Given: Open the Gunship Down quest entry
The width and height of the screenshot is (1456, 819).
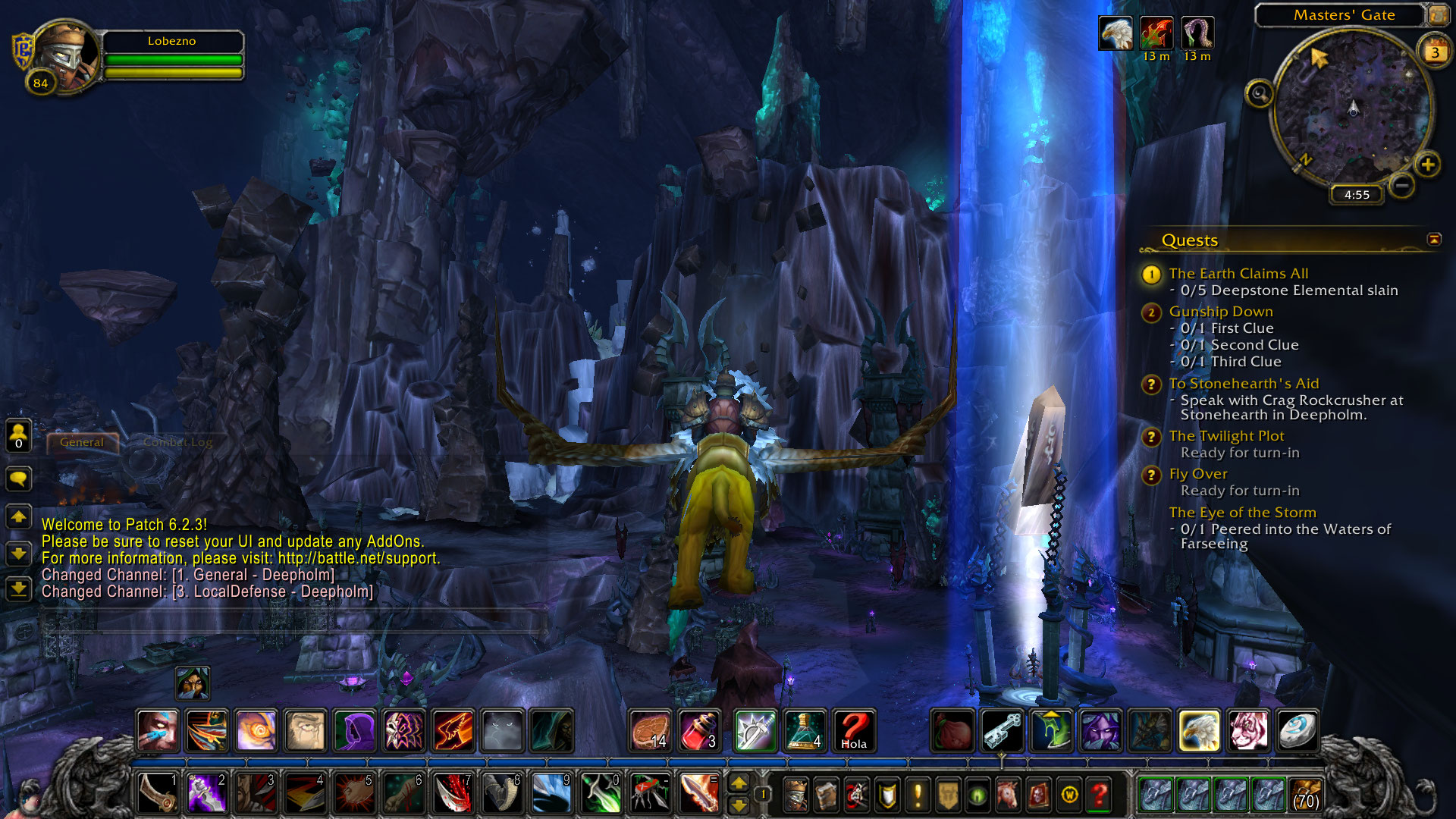Looking at the screenshot, I should tap(1220, 312).
